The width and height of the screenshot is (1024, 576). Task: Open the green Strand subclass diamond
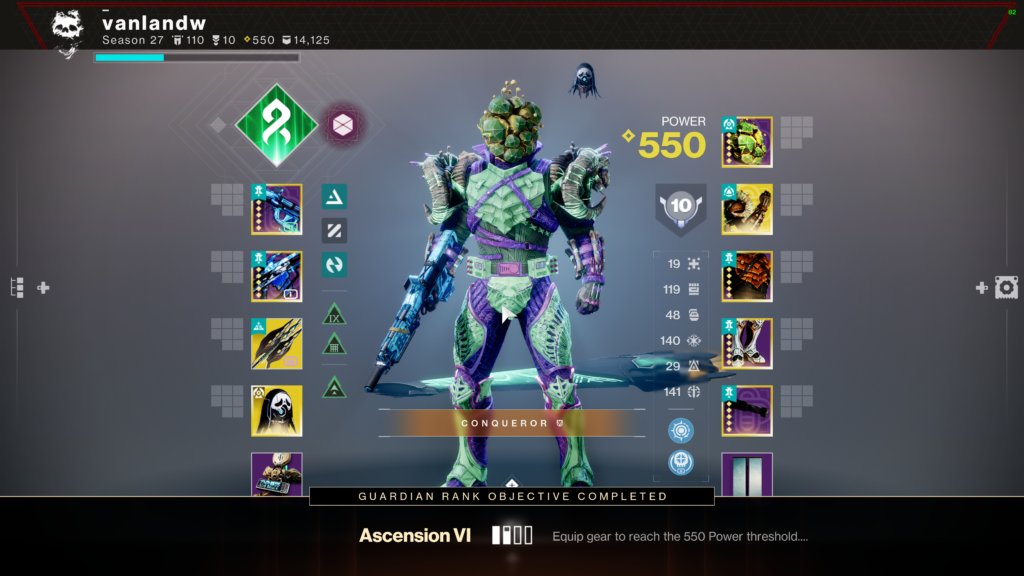coord(276,125)
